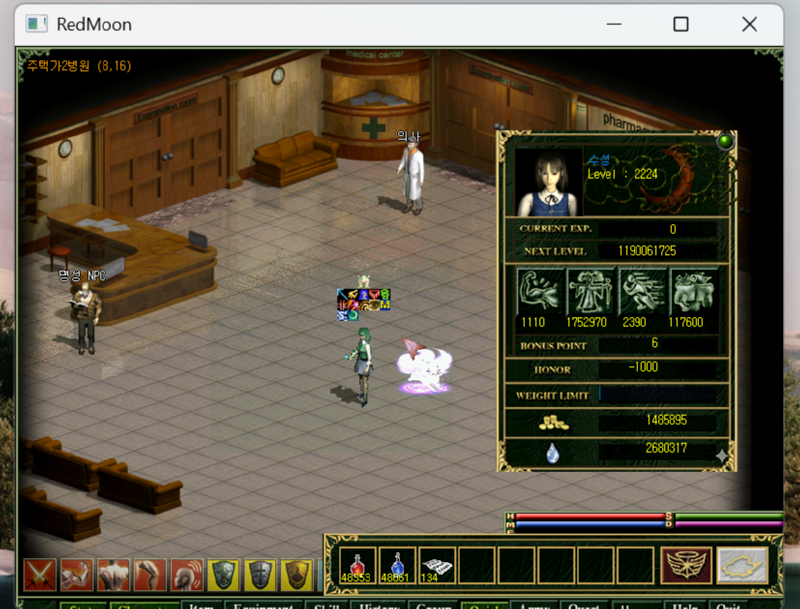Close the character status panel via green gem
Image resolution: width=800 pixels, height=609 pixels.
tap(725, 141)
